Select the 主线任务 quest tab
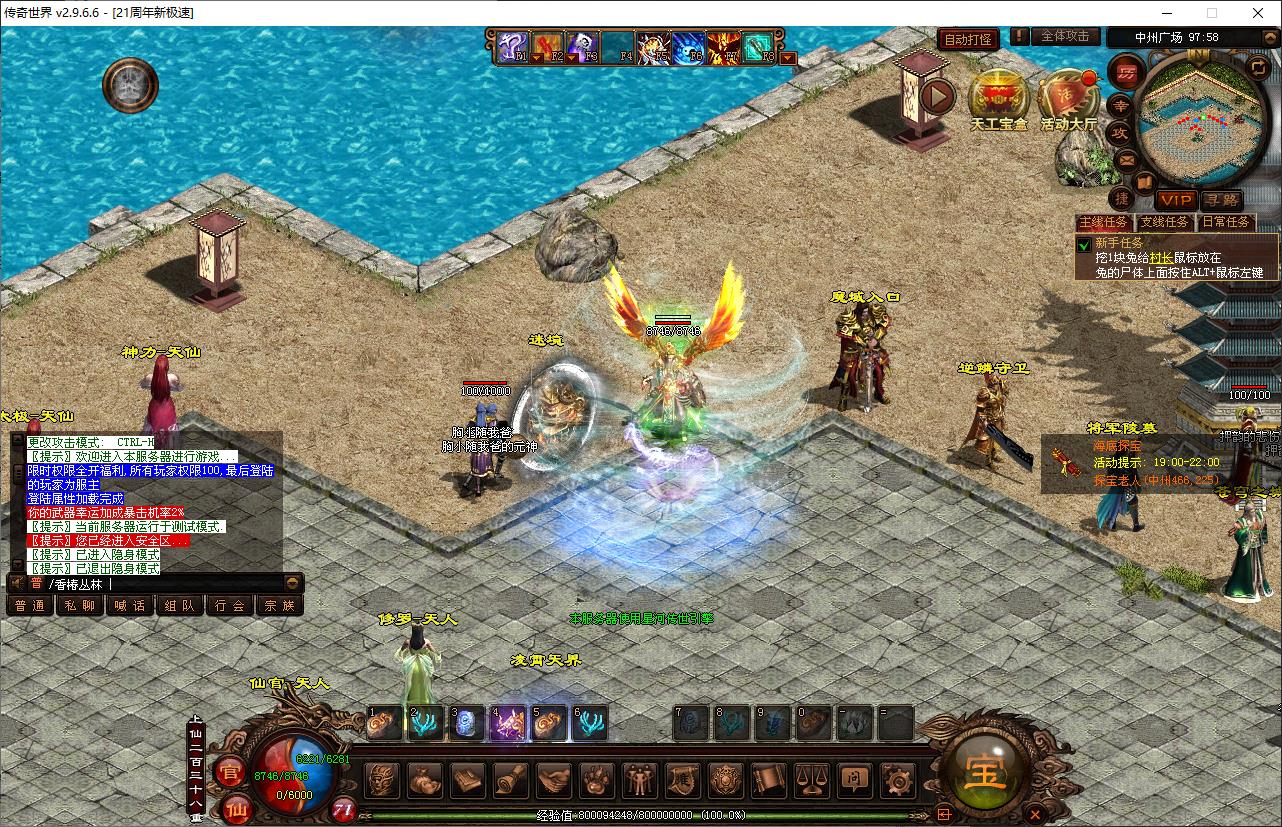This screenshot has height=827, width=1282. (x=1104, y=222)
